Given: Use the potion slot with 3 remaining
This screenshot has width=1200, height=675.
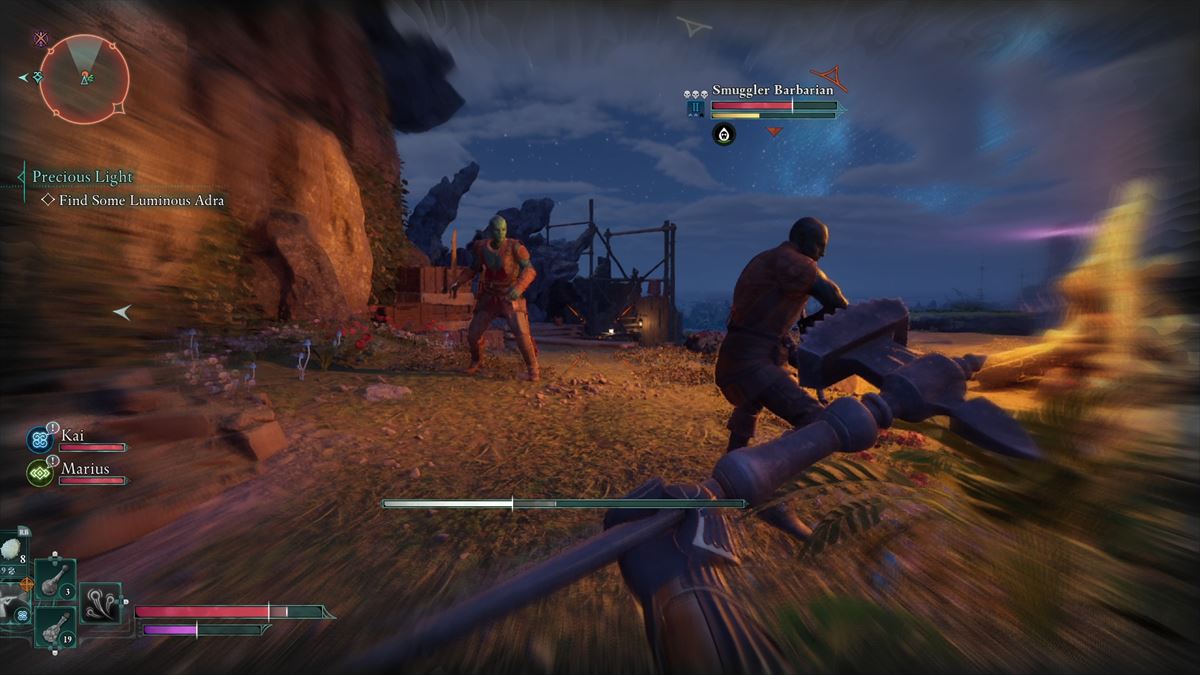Looking at the screenshot, I should click(x=55, y=579).
